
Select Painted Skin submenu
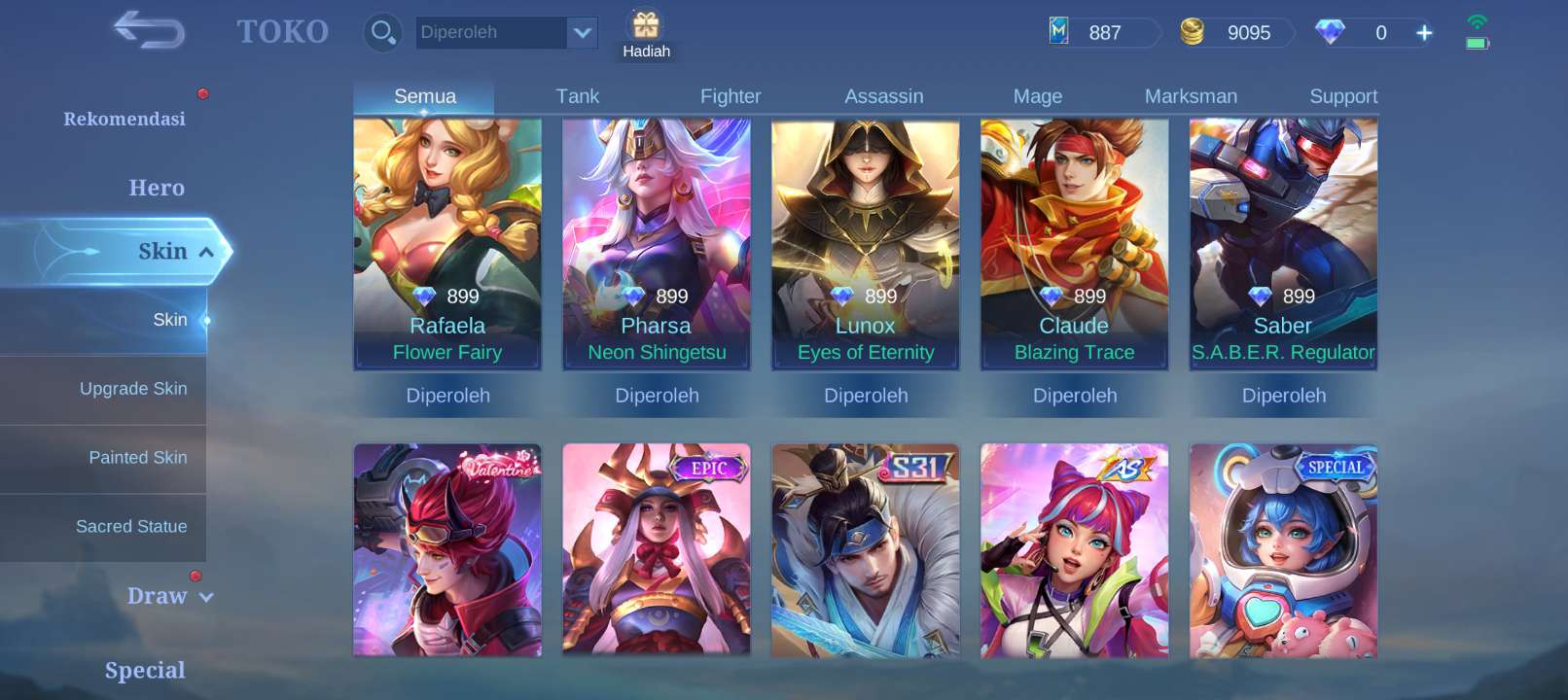coord(137,458)
